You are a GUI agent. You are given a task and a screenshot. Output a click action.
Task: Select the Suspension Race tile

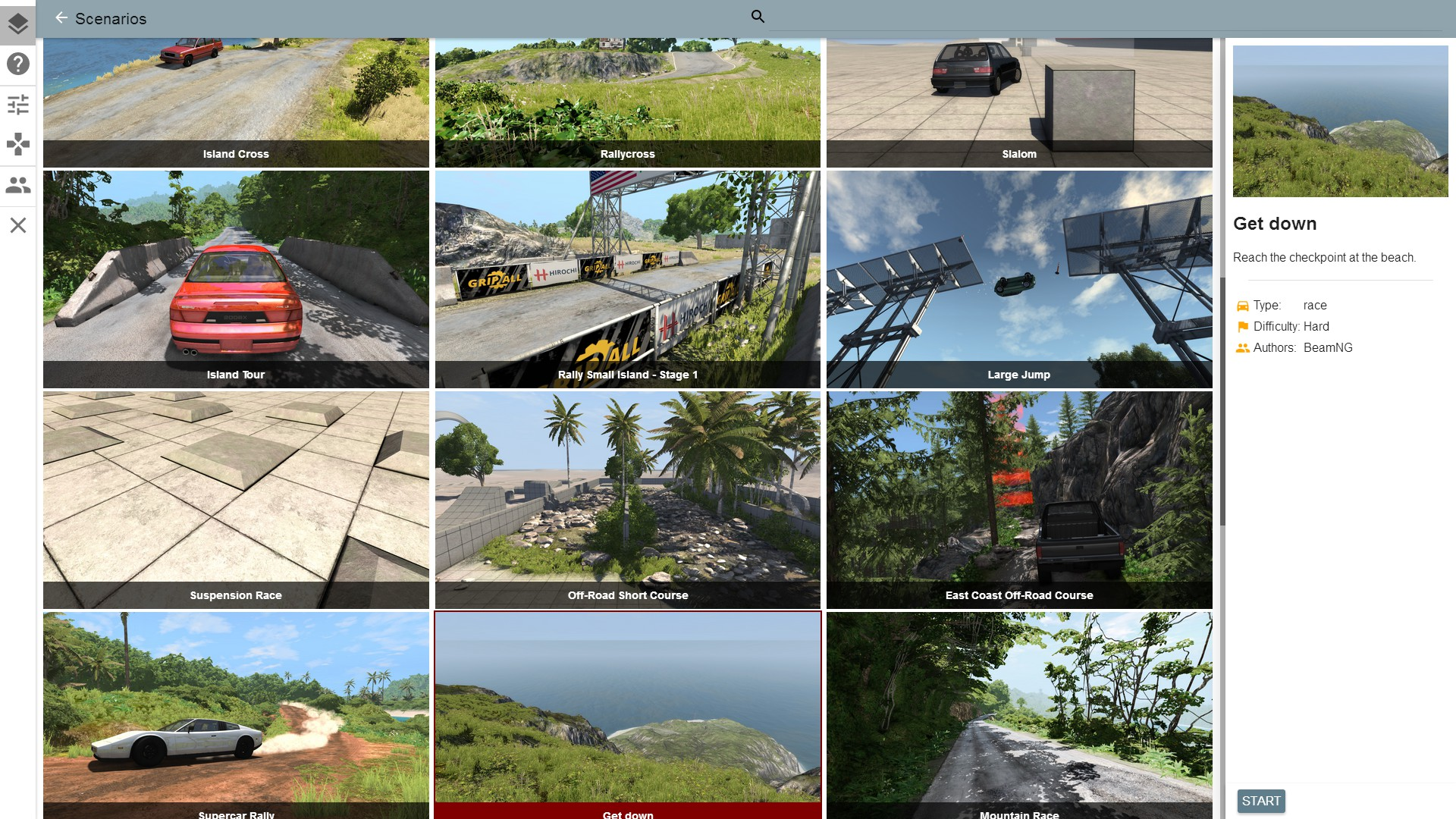pos(236,500)
